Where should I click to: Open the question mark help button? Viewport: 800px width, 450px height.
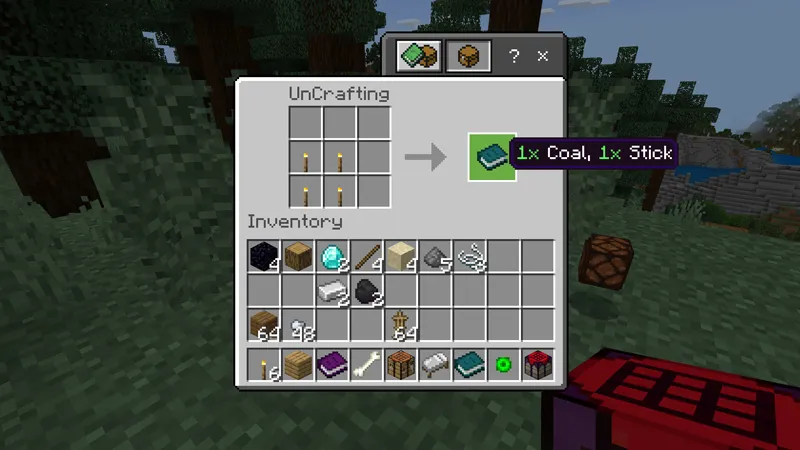pos(514,57)
